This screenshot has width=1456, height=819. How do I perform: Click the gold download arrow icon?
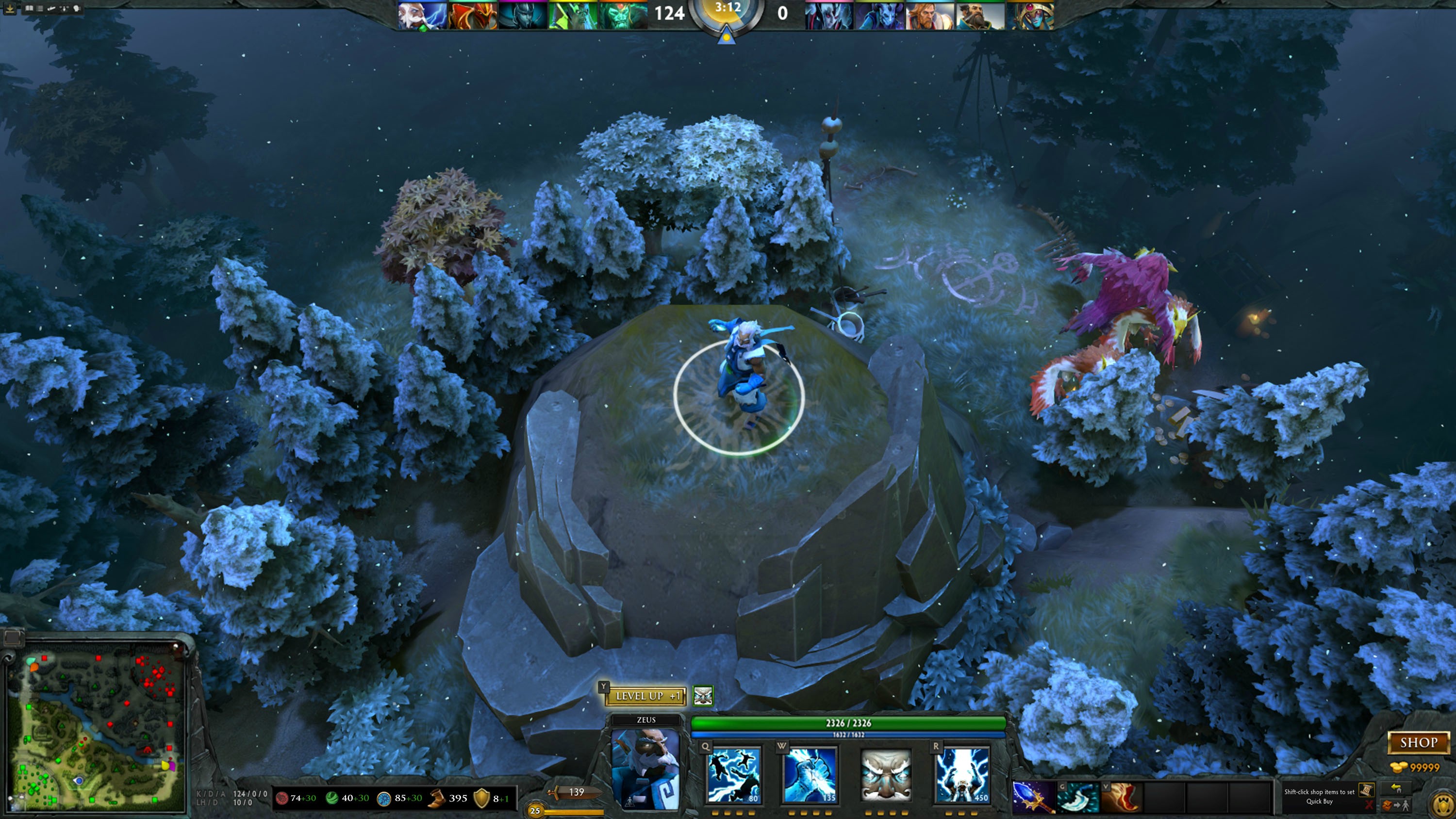[x=10, y=8]
